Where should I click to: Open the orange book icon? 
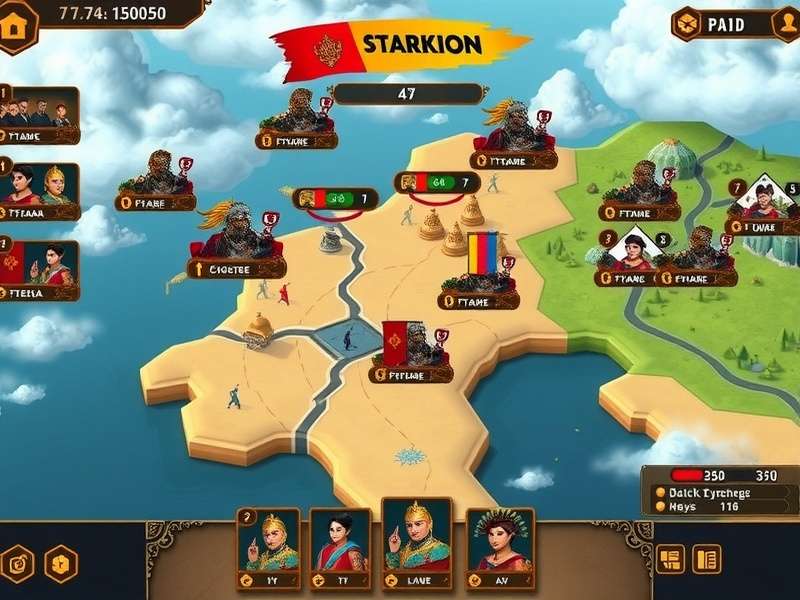pos(707,559)
